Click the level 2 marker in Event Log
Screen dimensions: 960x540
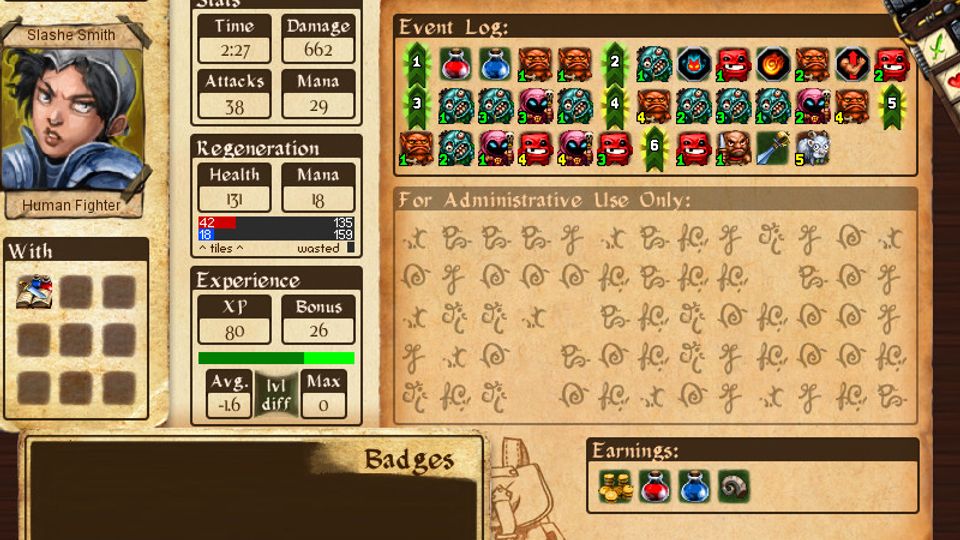(x=614, y=64)
